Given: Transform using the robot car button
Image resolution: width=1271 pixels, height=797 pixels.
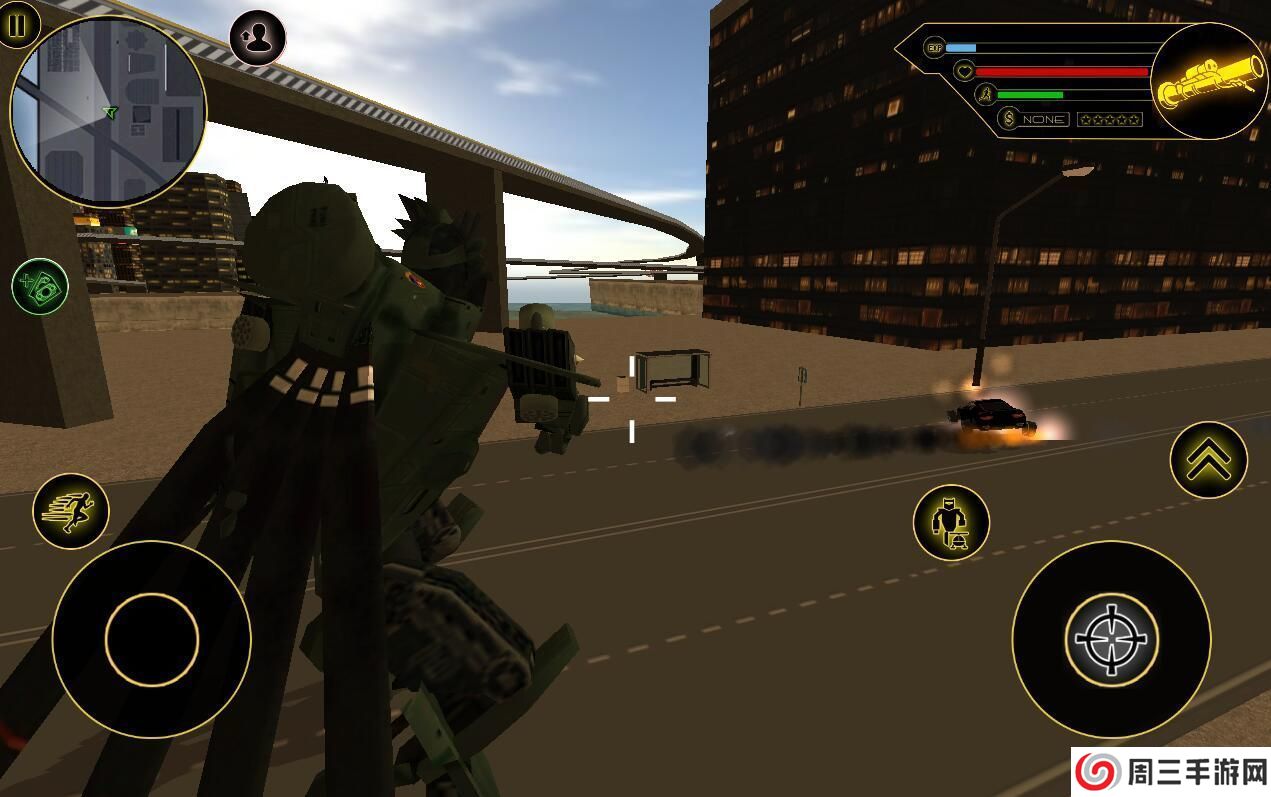Looking at the screenshot, I should [x=951, y=523].
